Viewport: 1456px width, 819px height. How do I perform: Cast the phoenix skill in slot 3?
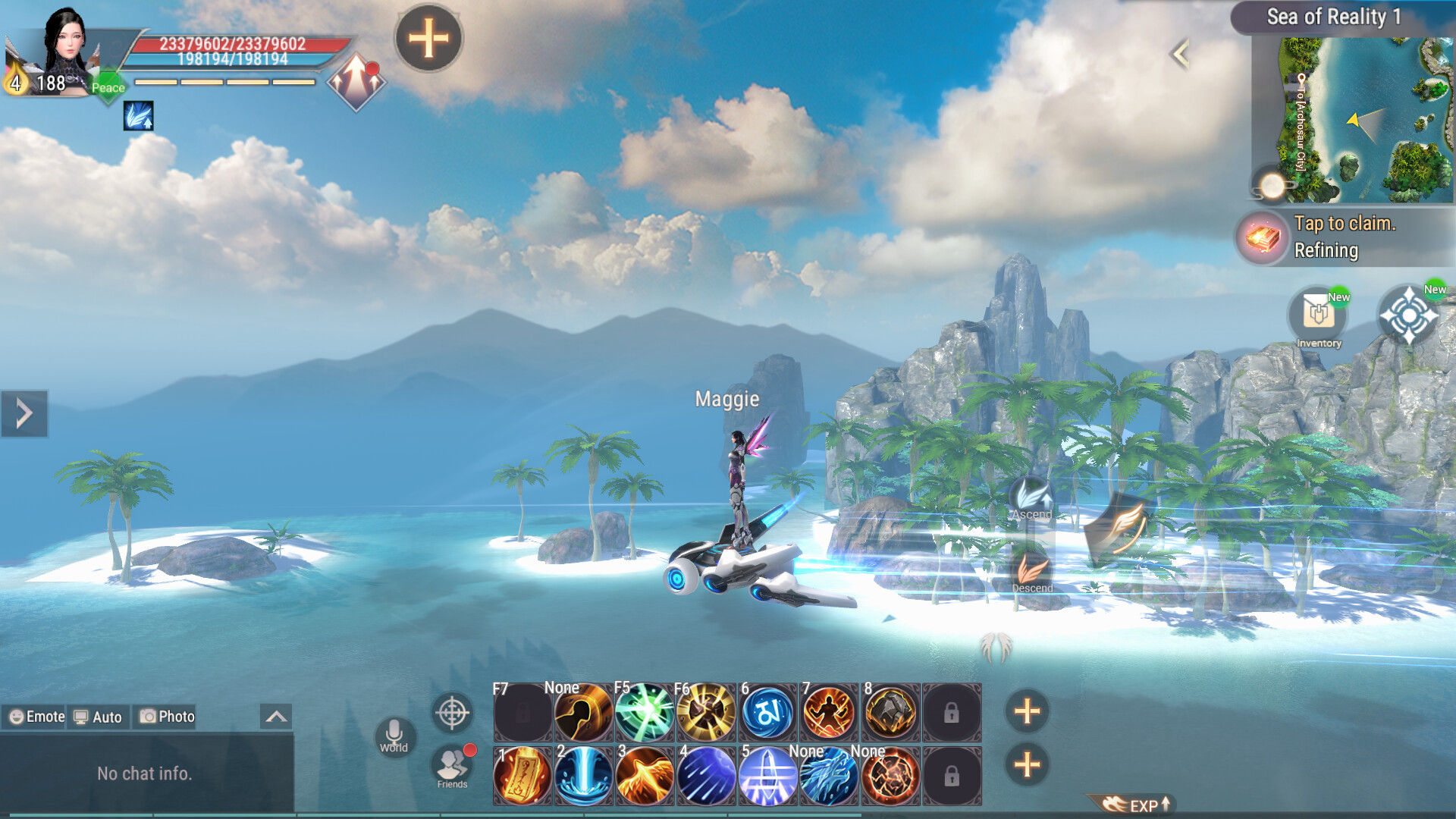pos(645,775)
